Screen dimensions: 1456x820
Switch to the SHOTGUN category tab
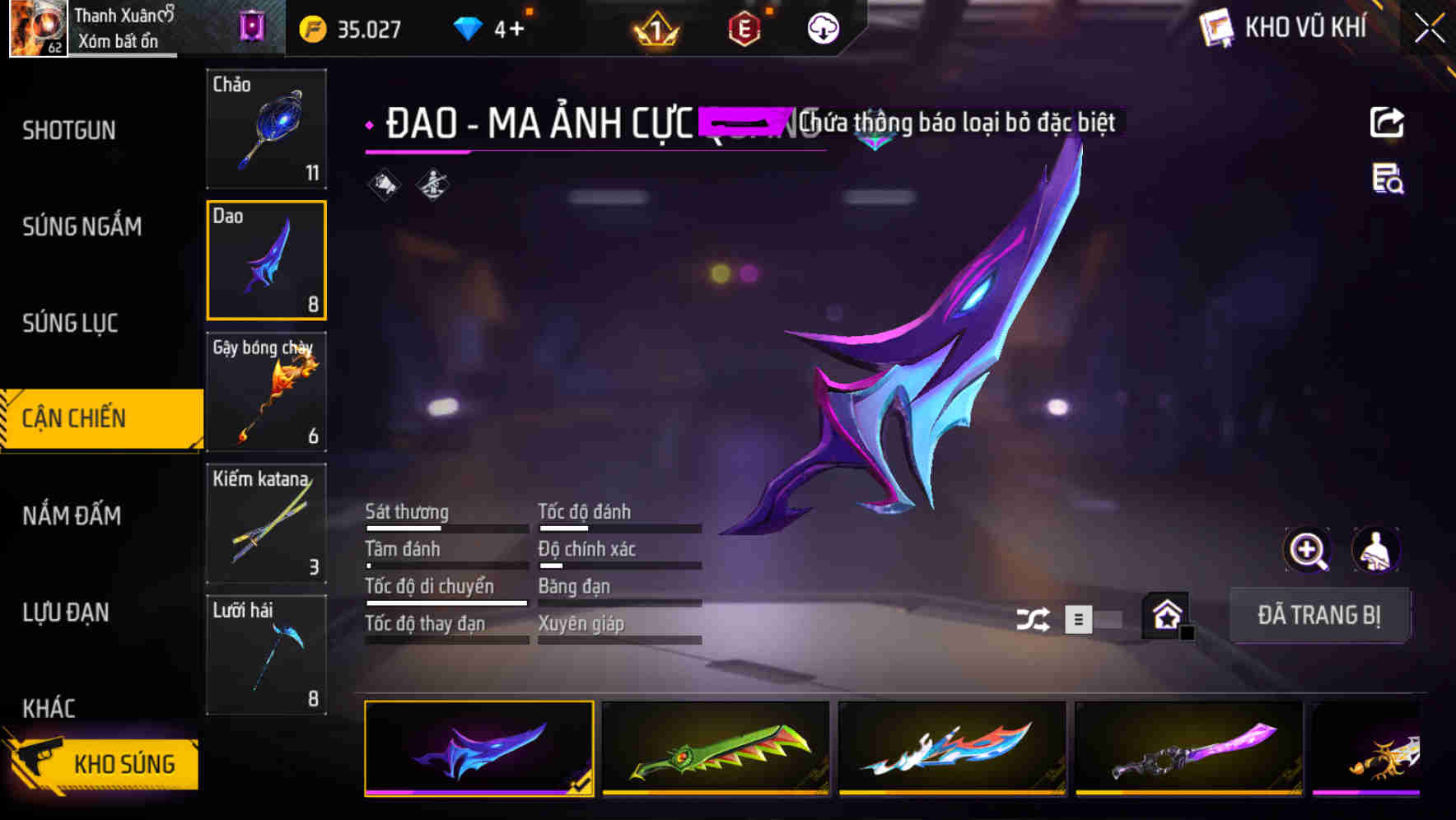(x=69, y=130)
